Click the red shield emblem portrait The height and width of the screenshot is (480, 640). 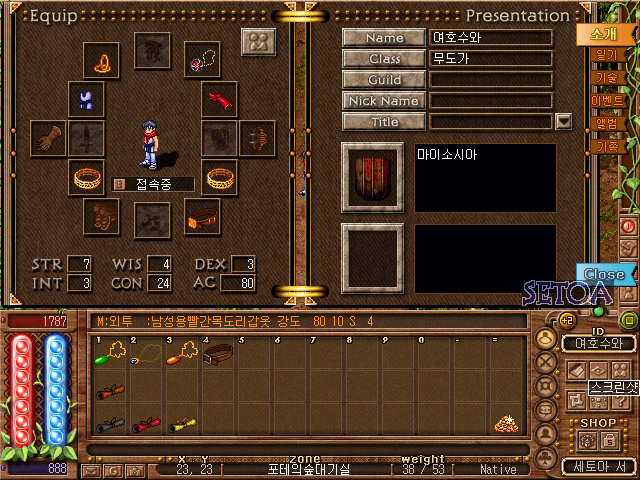[x=371, y=177]
